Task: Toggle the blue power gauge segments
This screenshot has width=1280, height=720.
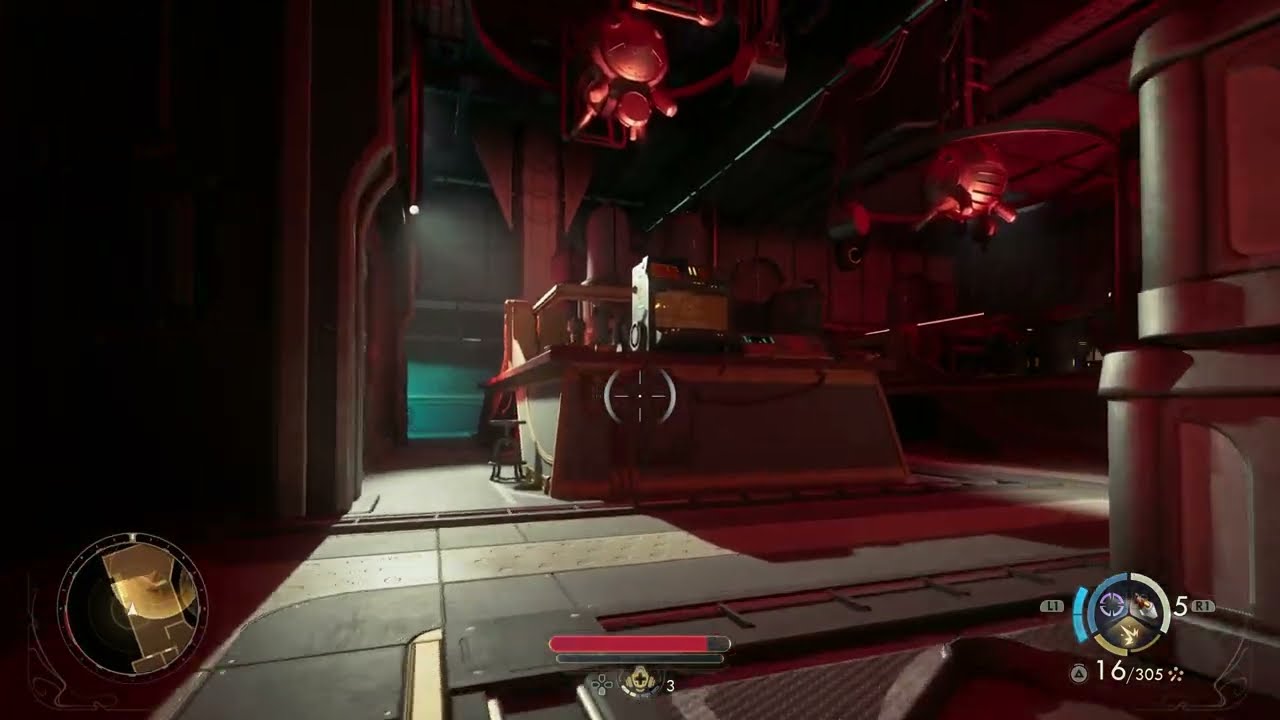Action: click(1080, 613)
